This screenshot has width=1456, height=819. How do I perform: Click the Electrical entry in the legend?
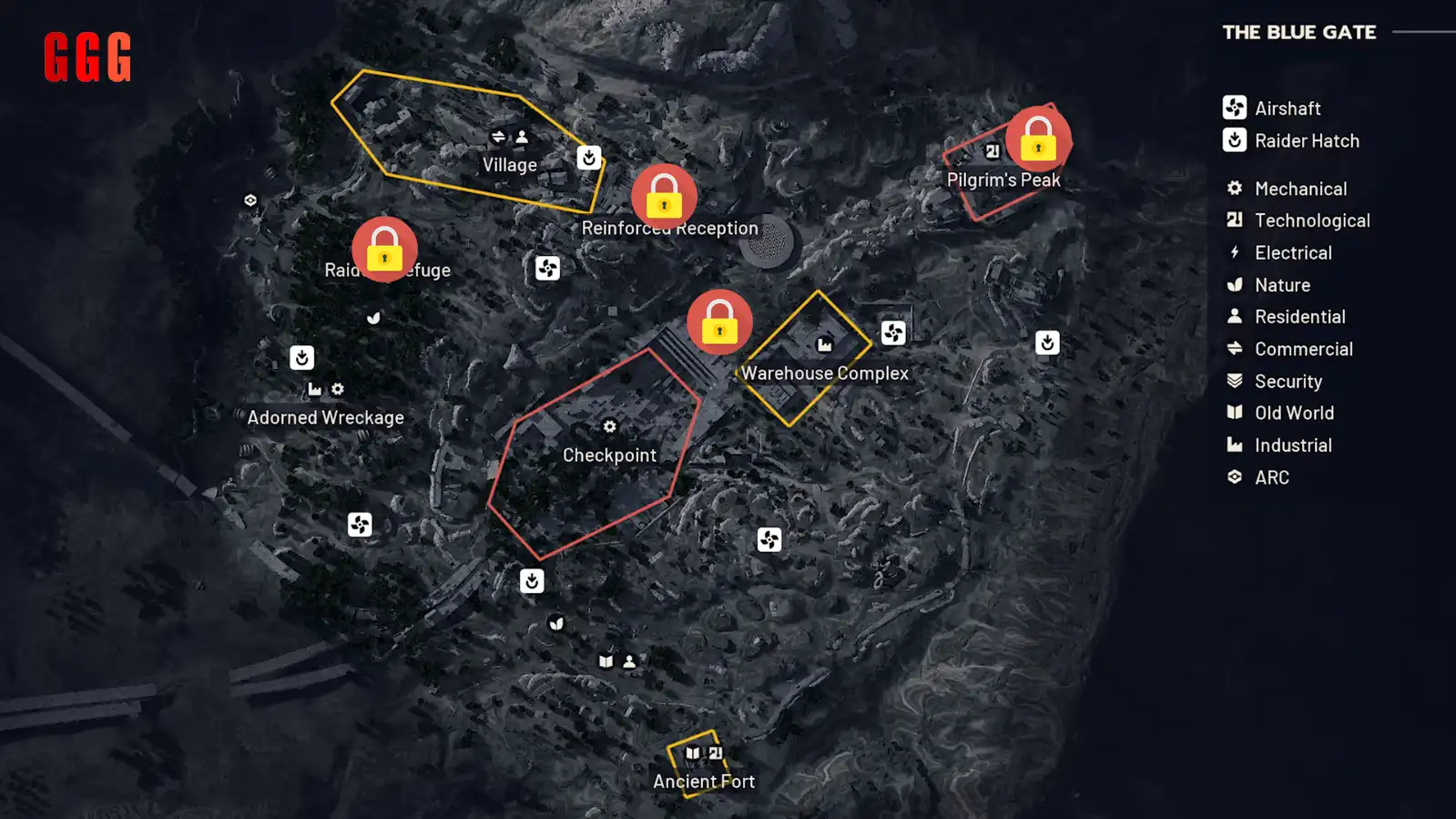click(1293, 252)
